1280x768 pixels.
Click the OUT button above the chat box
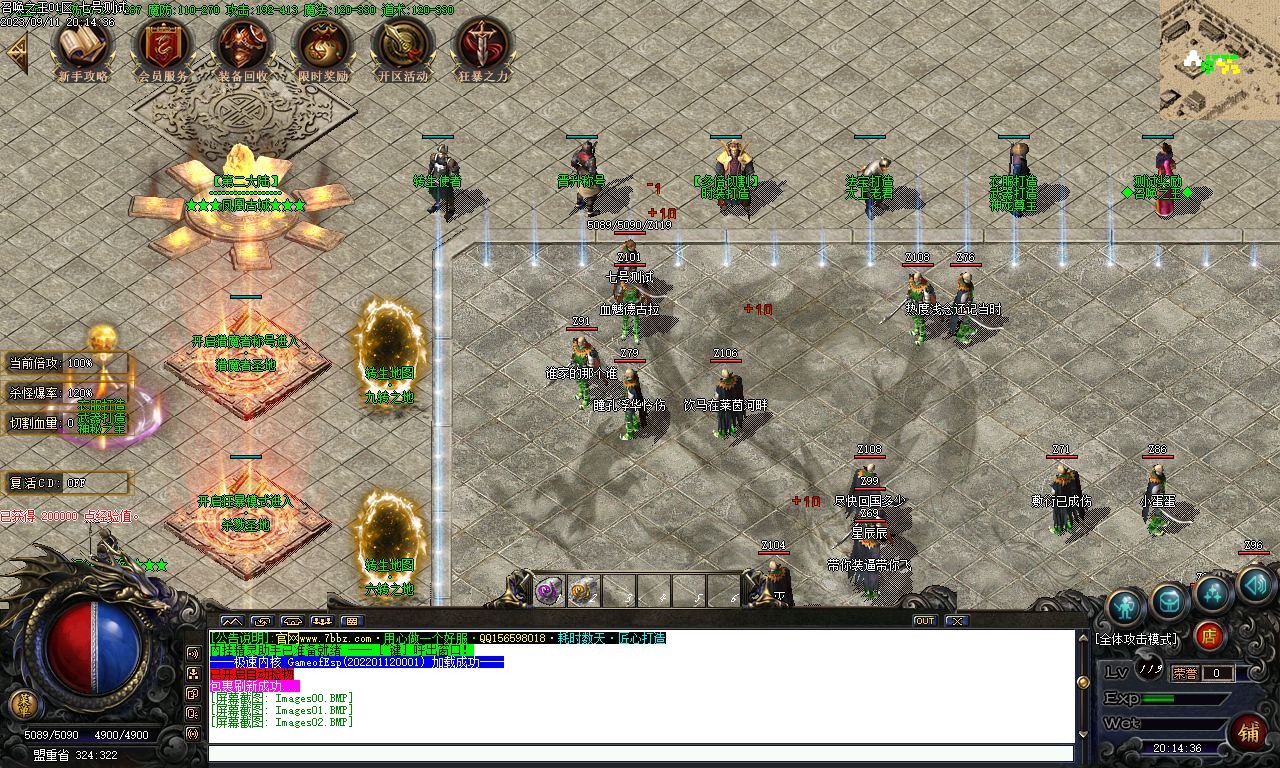coord(923,620)
